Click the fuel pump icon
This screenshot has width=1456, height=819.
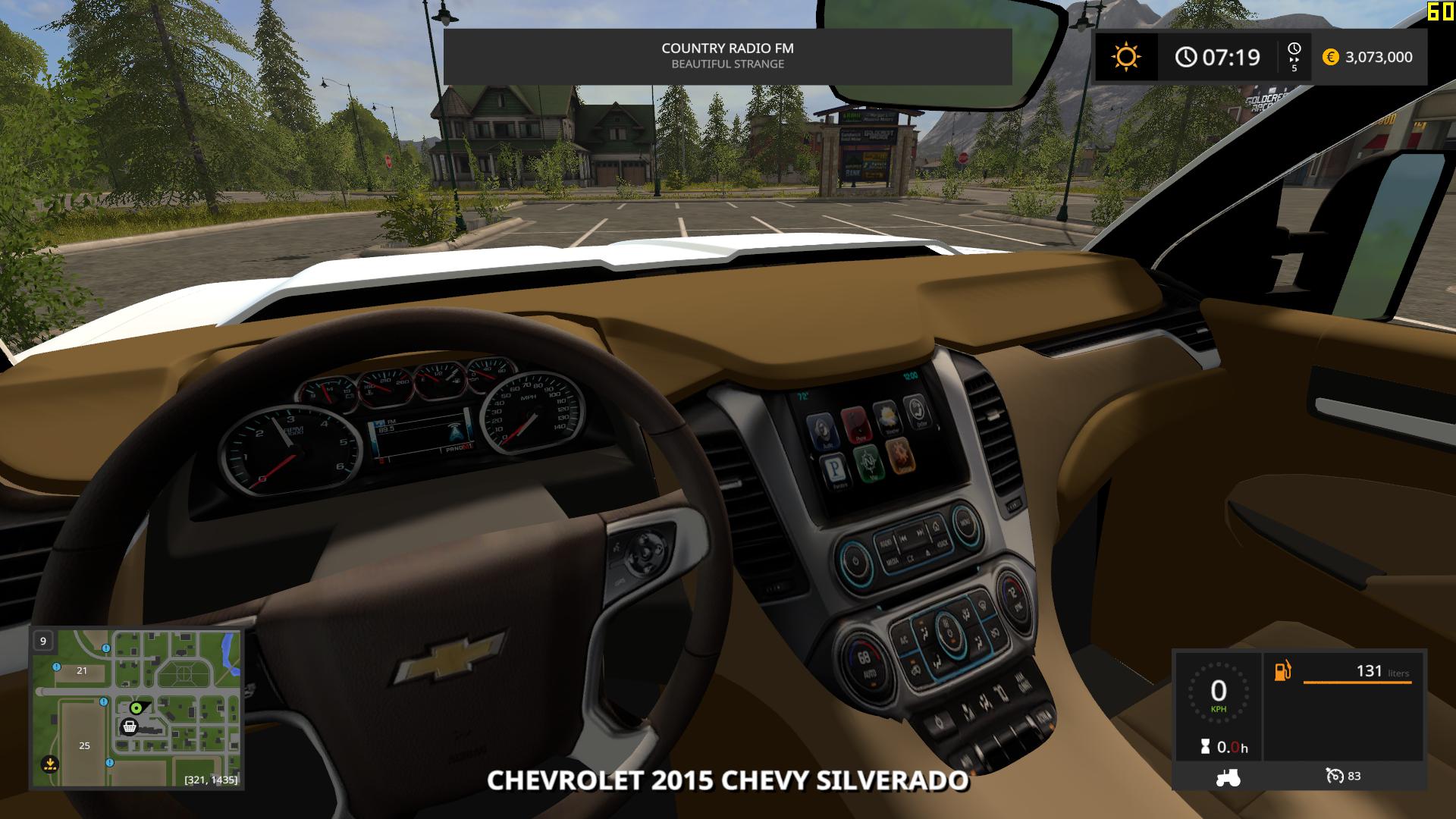[1282, 671]
